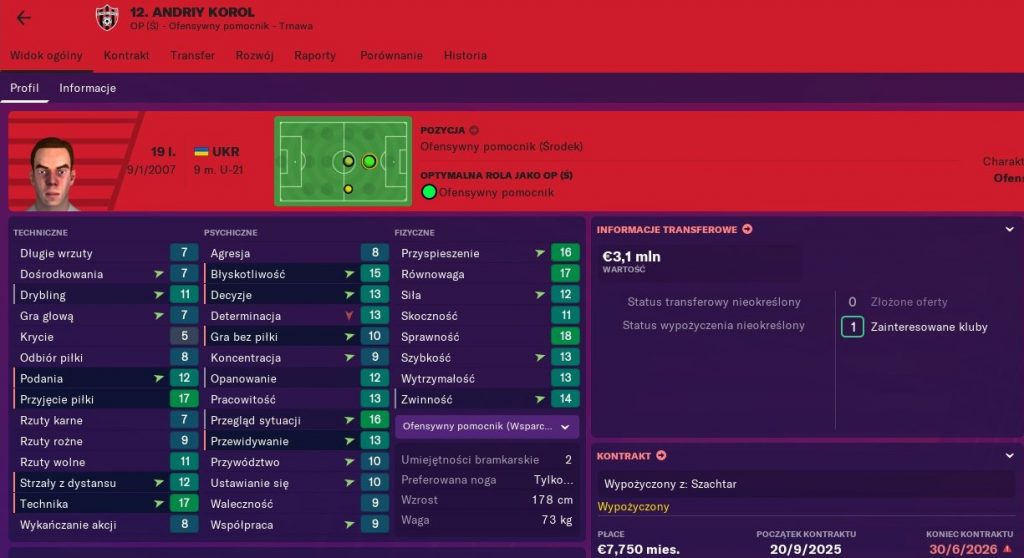The width and height of the screenshot is (1024, 558).
Task: Click the Pozycja info arrow icon
Action: (x=474, y=130)
